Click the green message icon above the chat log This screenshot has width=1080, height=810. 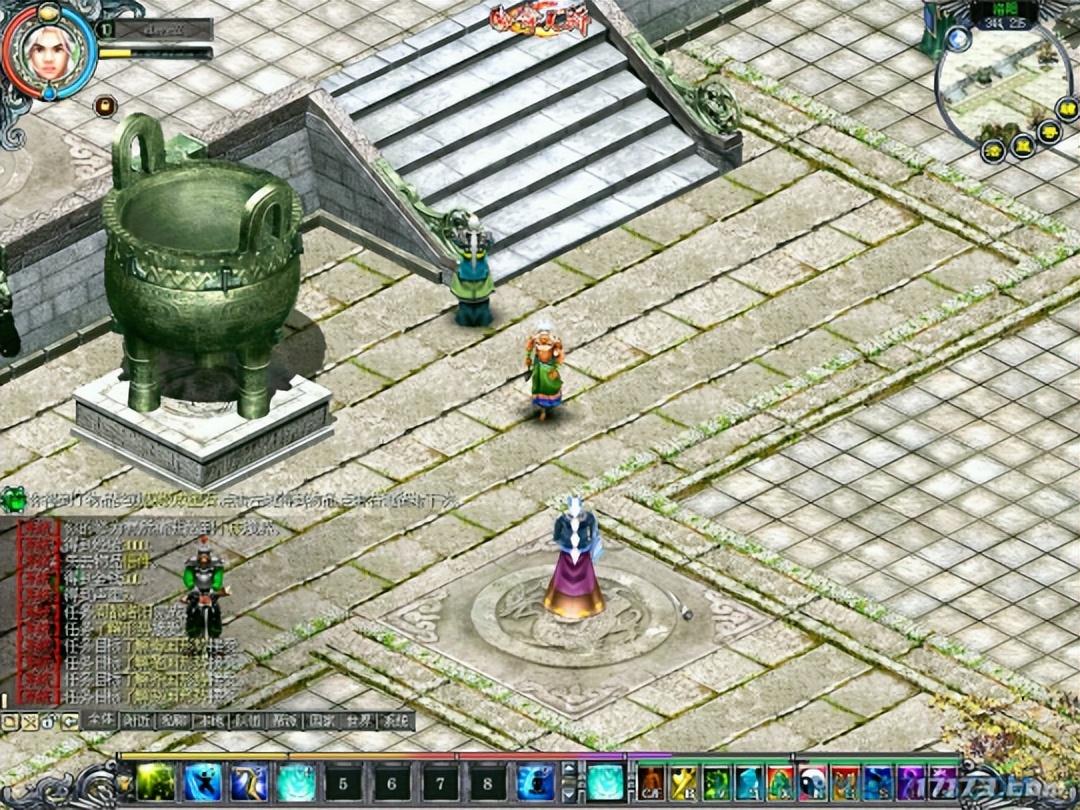13,498
